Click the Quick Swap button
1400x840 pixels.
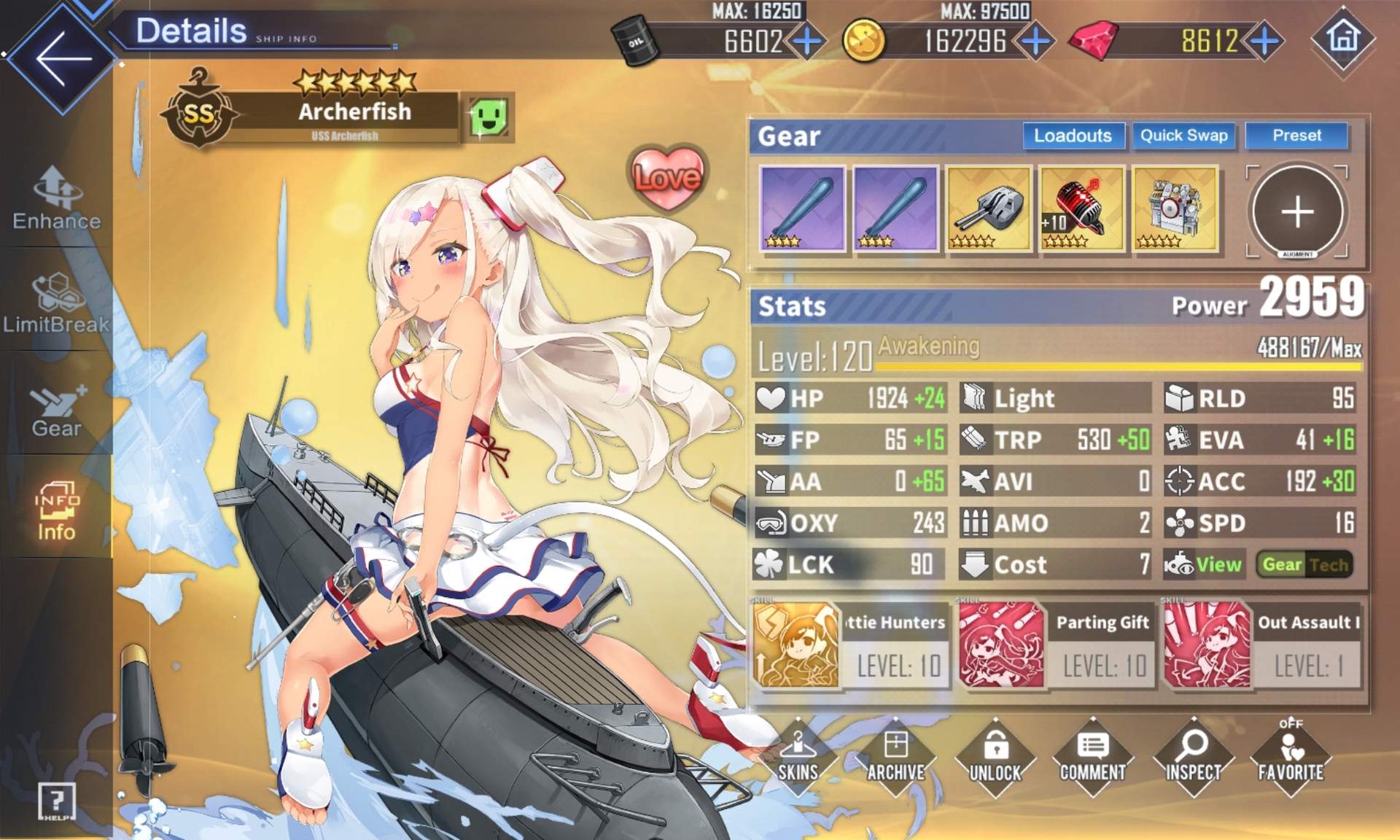click(1183, 136)
